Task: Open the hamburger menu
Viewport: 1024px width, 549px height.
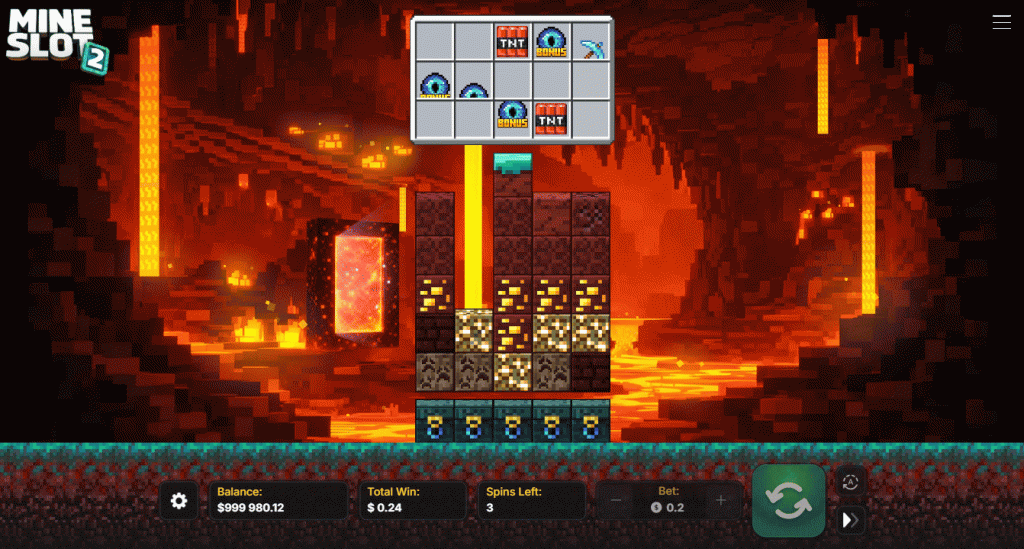Action: [1001, 22]
